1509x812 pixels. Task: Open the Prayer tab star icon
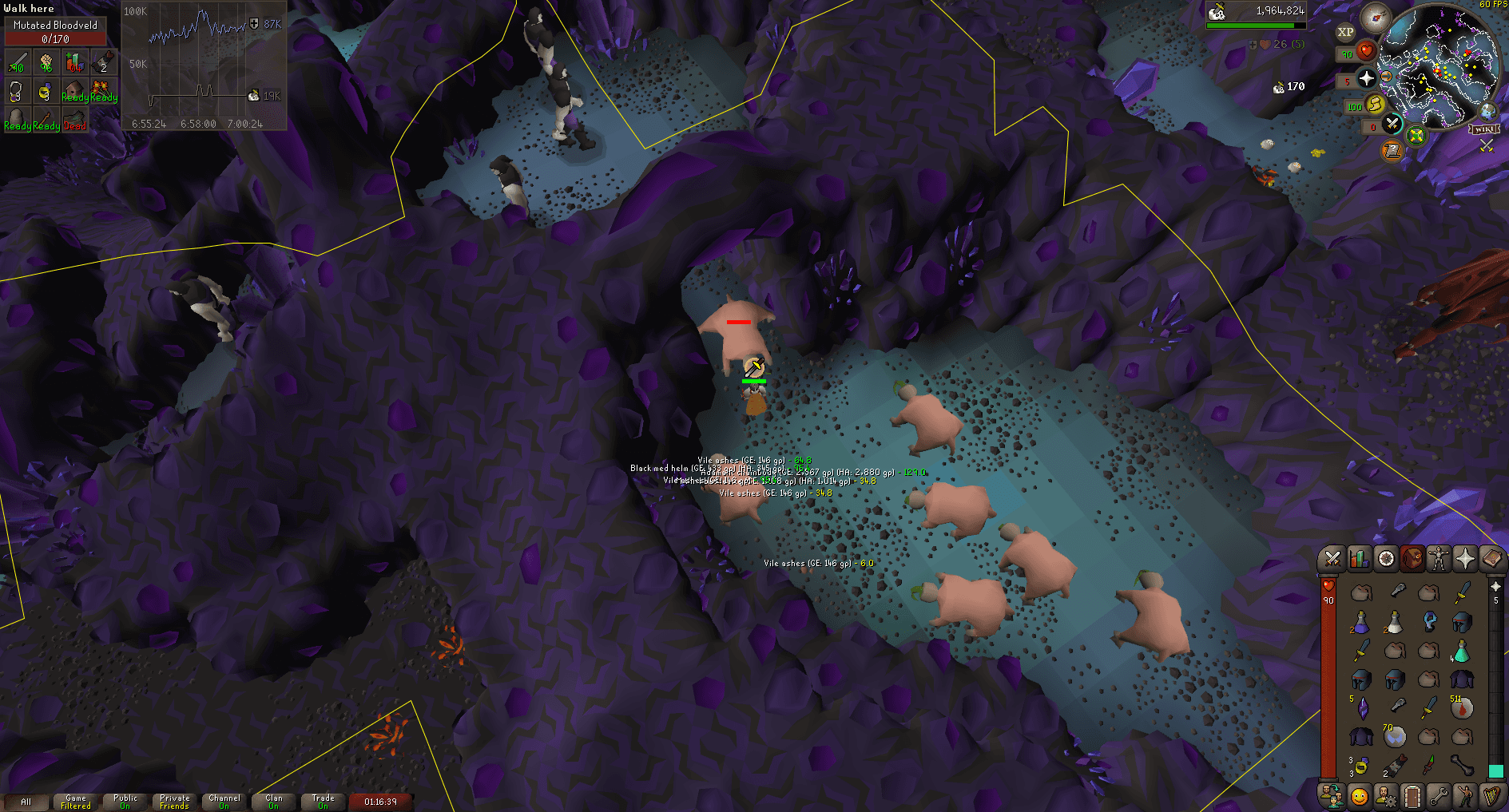point(1464,559)
